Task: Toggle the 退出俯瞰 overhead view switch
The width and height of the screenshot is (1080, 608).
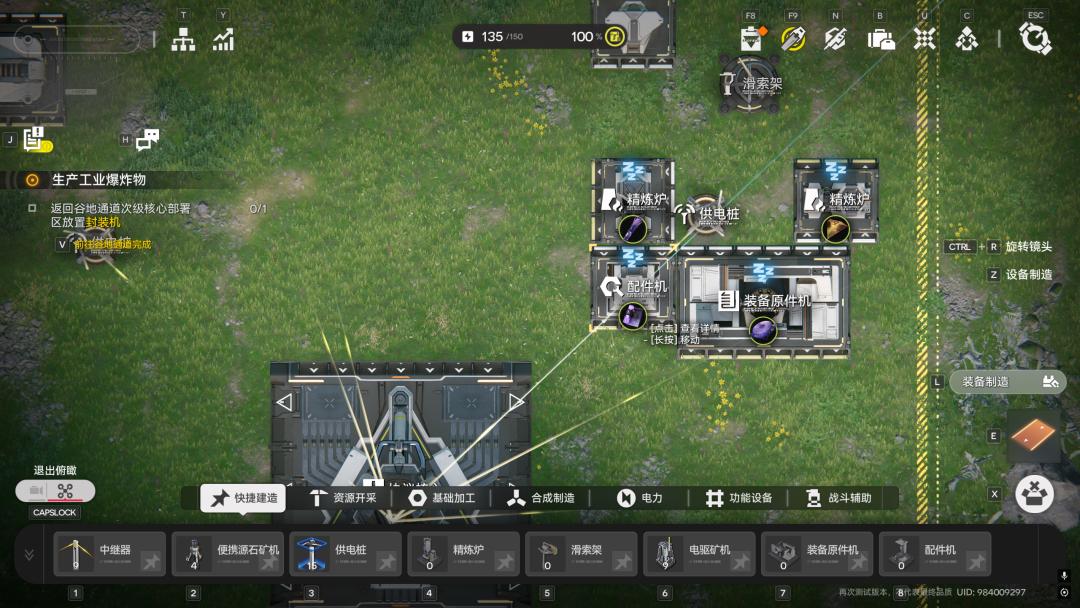Action: click(56, 491)
